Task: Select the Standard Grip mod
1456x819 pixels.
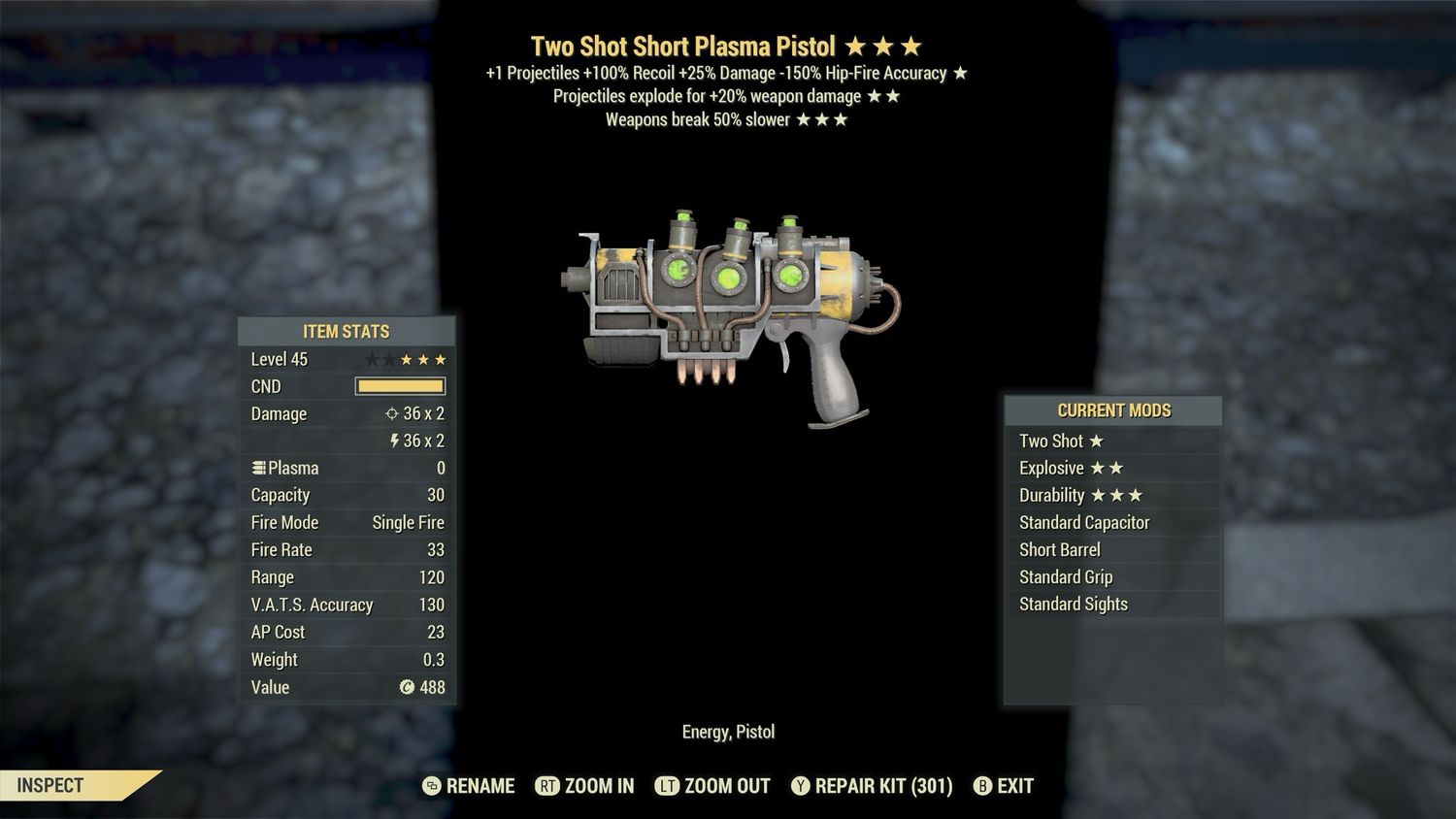Action: point(1112,576)
